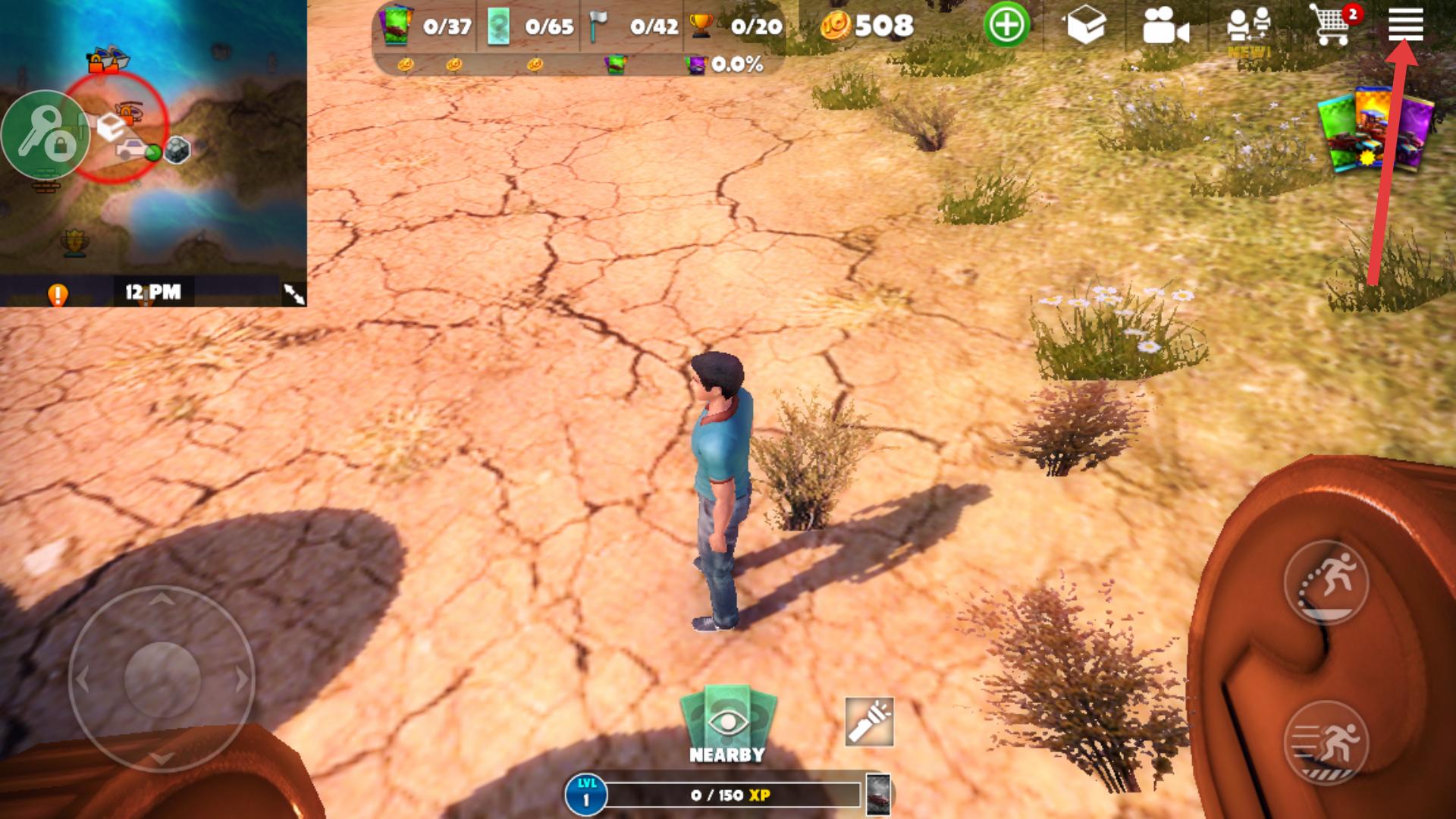Open the hamburger main menu
The height and width of the screenshot is (819, 1456).
(x=1405, y=24)
